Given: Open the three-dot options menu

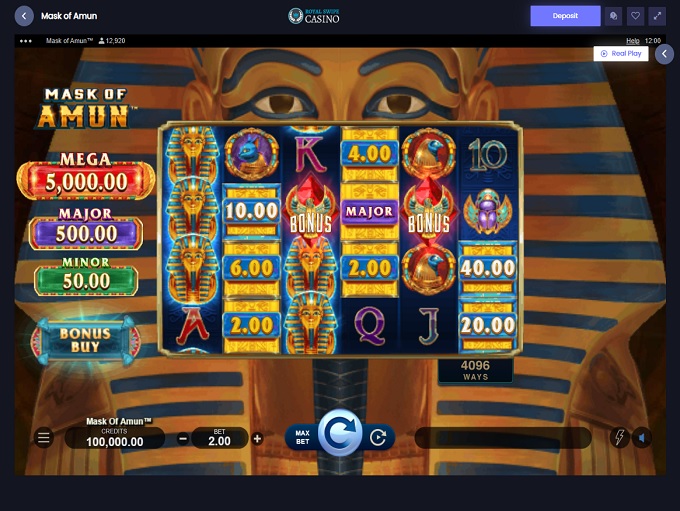Looking at the screenshot, I should [26, 41].
